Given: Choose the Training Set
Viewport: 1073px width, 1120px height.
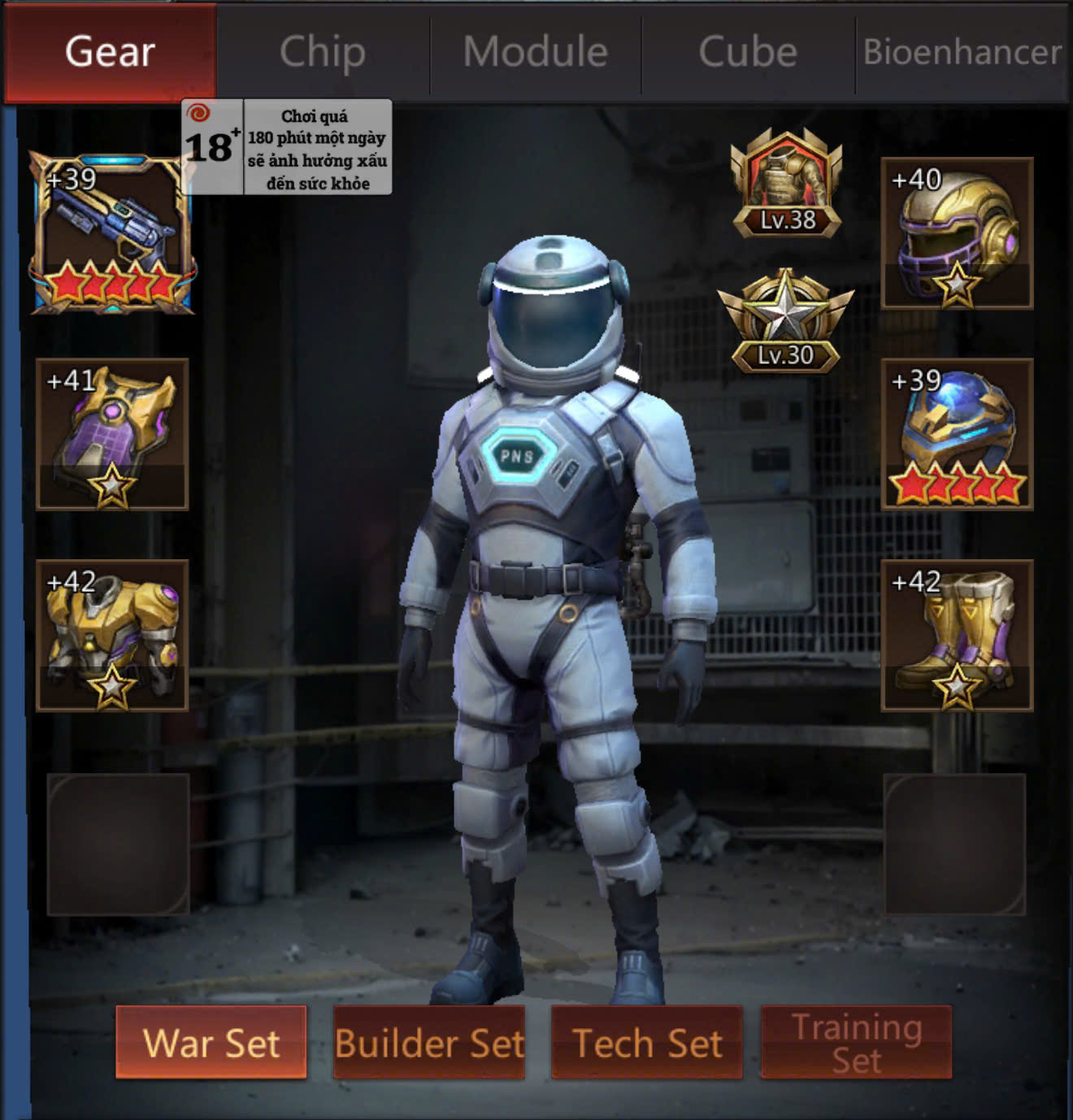Looking at the screenshot, I should point(856,1042).
